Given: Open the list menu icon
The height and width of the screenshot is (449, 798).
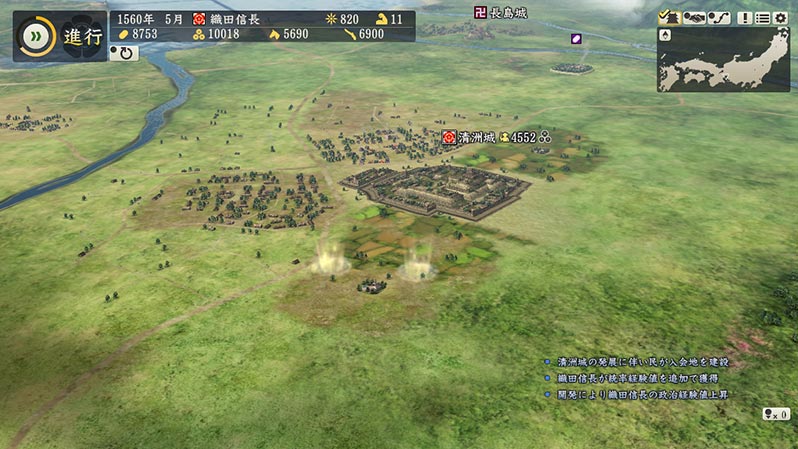Looking at the screenshot, I should 763,18.
